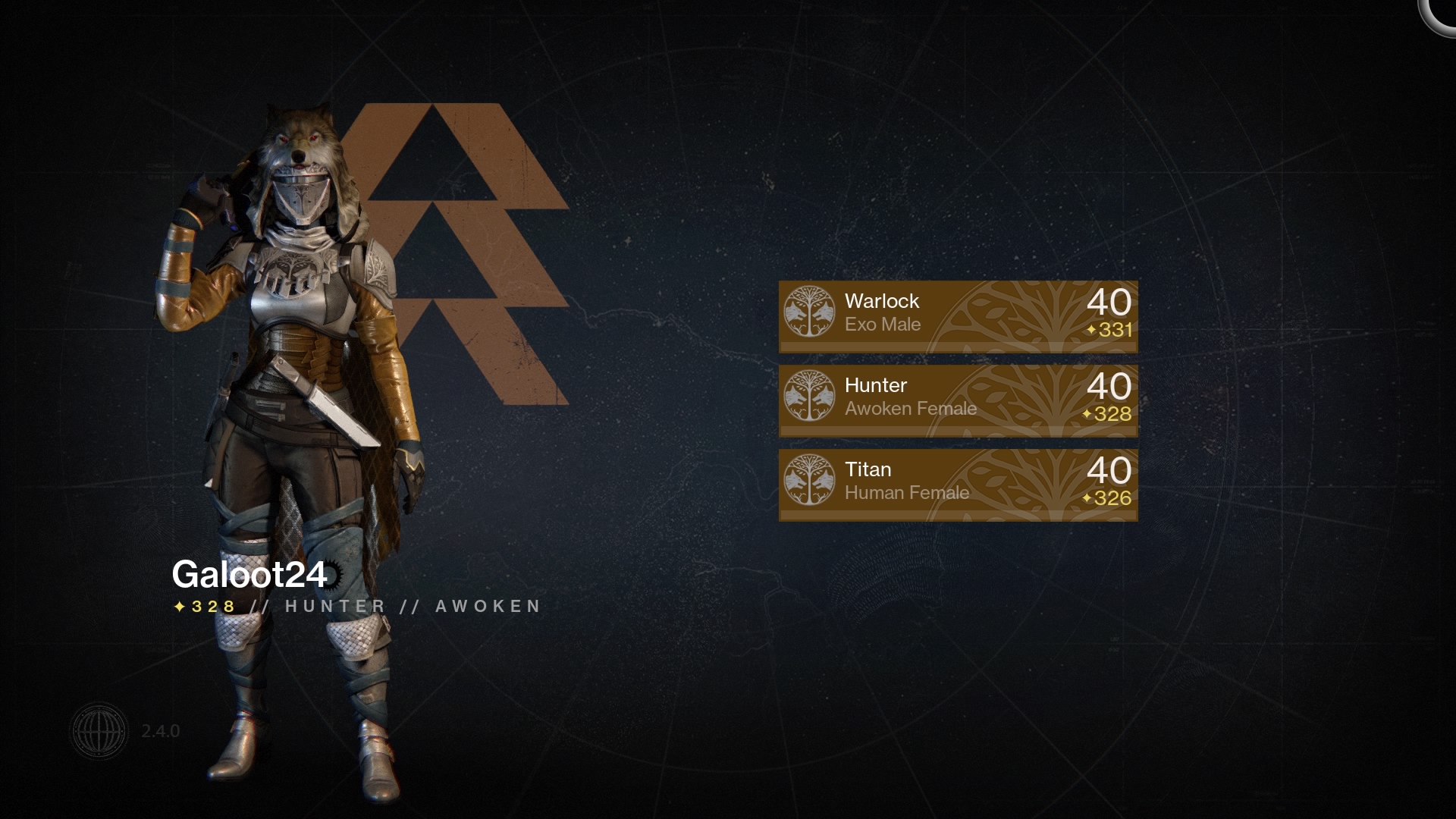Choose the Hunter Awoken Female character
Viewport: 1456px width, 819px height.
(958, 400)
